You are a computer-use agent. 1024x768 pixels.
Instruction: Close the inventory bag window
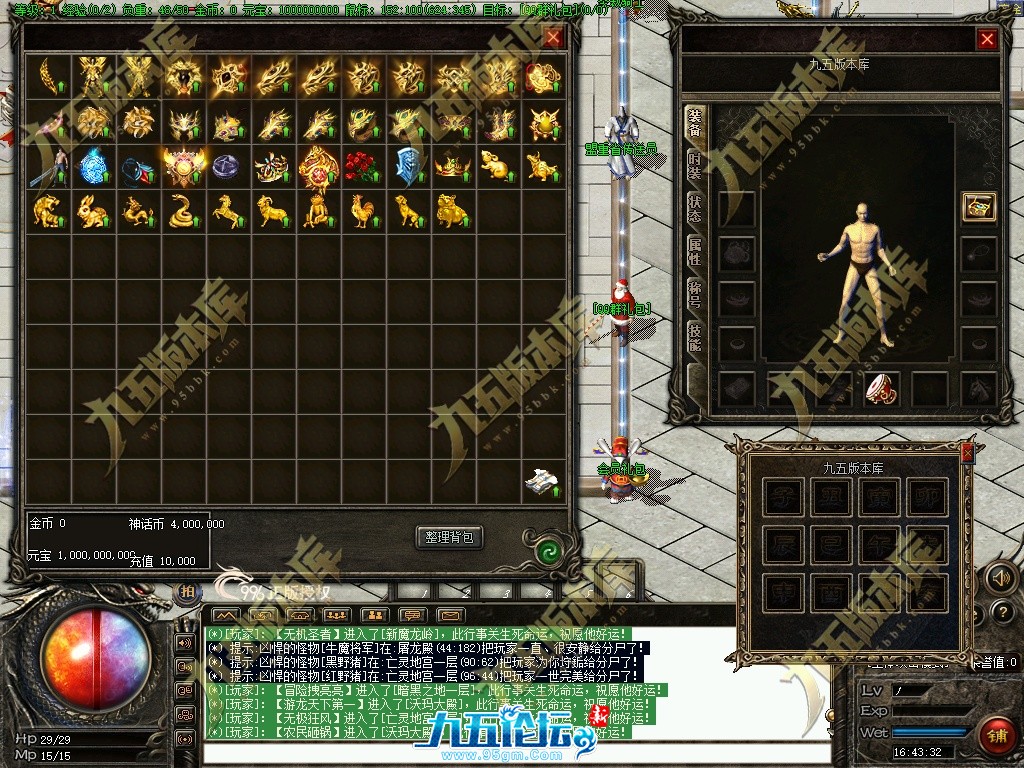pos(553,38)
